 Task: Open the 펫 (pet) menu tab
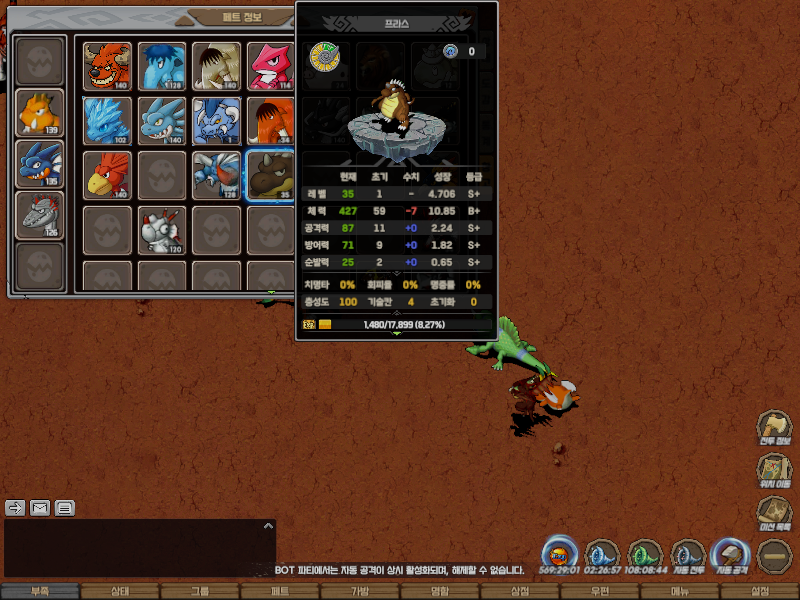(279, 591)
